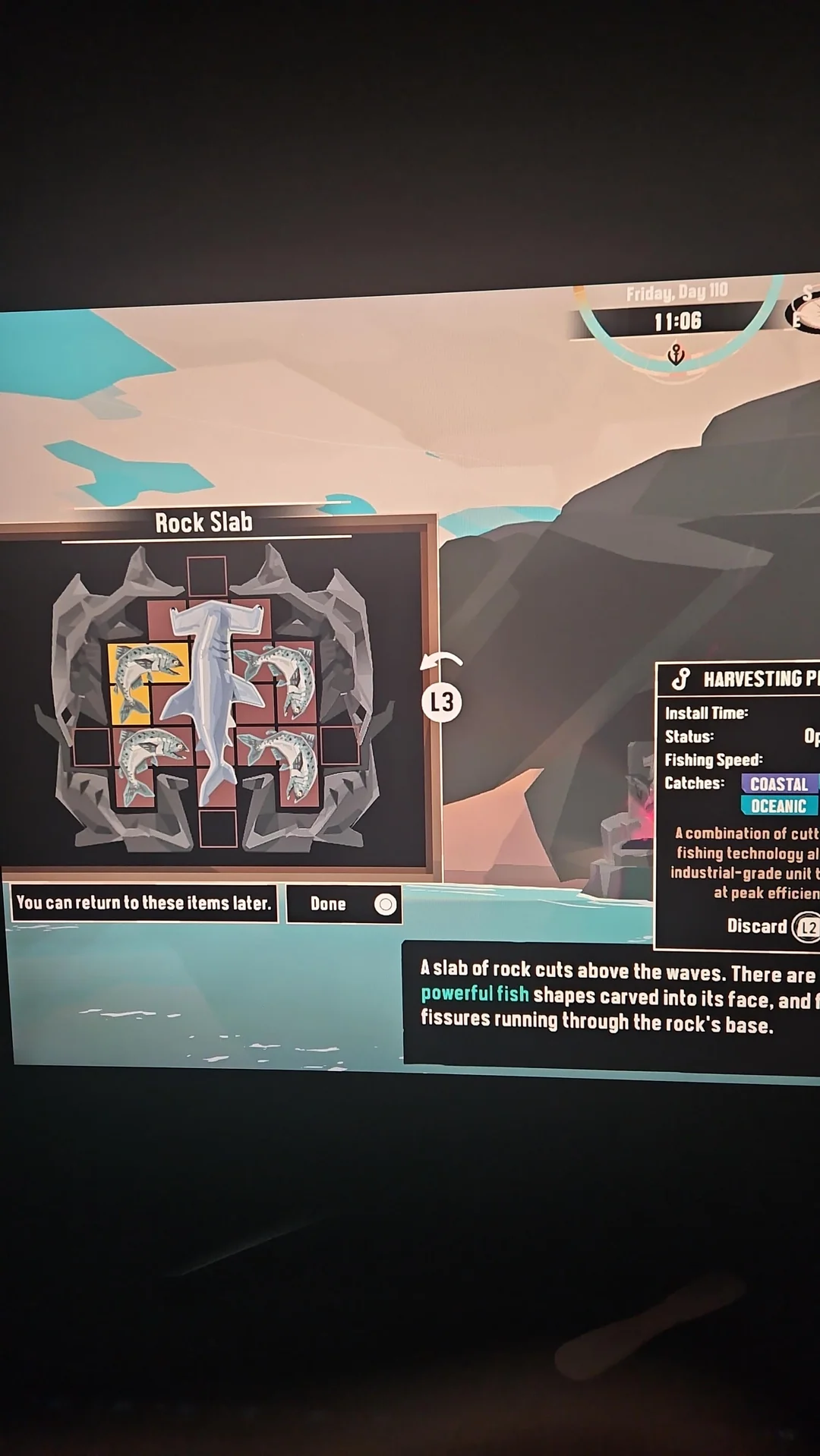Select the hammerhead shark on the Rock Slab
Image resolution: width=820 pixels, height=1456 pixels.
pos(210,698)
